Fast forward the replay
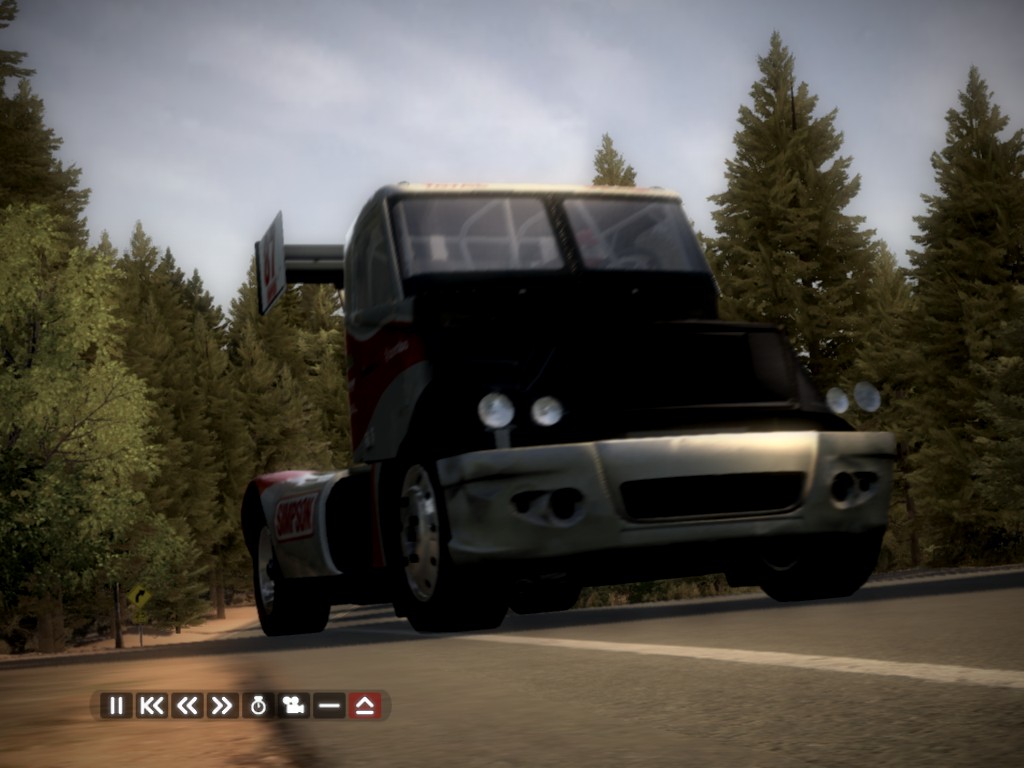 pos(222,705)
